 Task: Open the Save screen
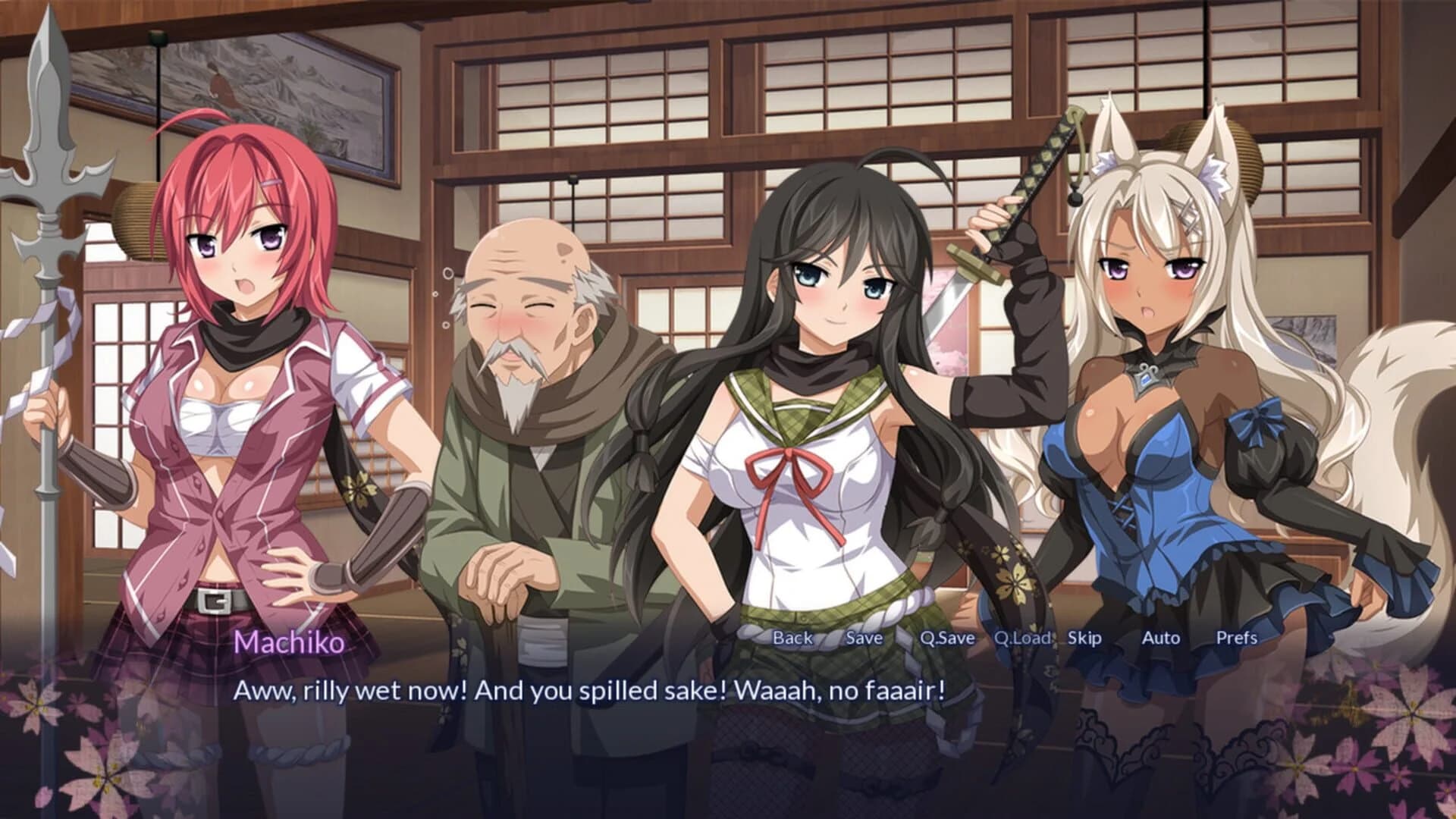[x=864, y=639]
